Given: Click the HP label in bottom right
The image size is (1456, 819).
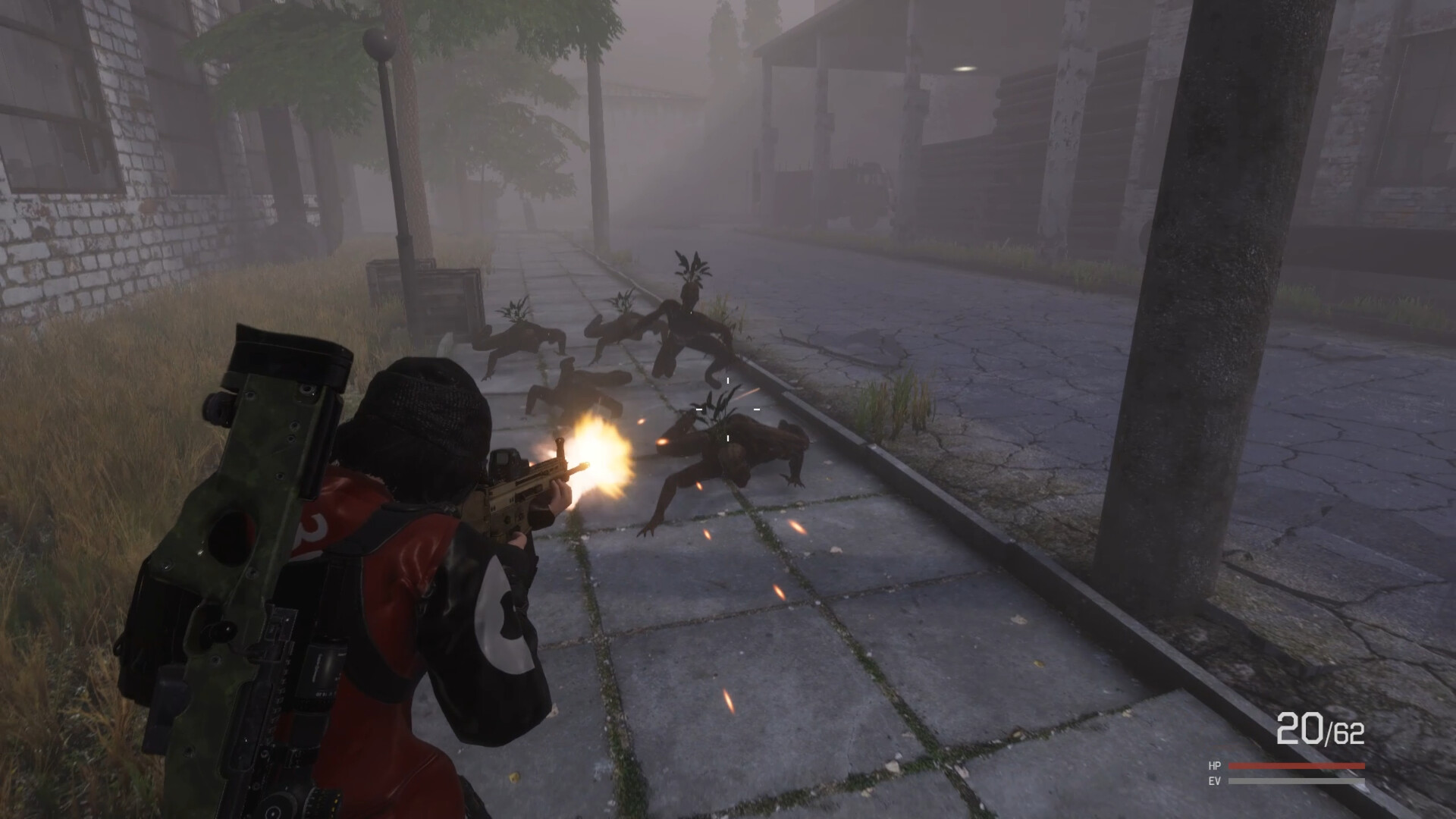Looking at the screenshot, I should [1213, 764].
